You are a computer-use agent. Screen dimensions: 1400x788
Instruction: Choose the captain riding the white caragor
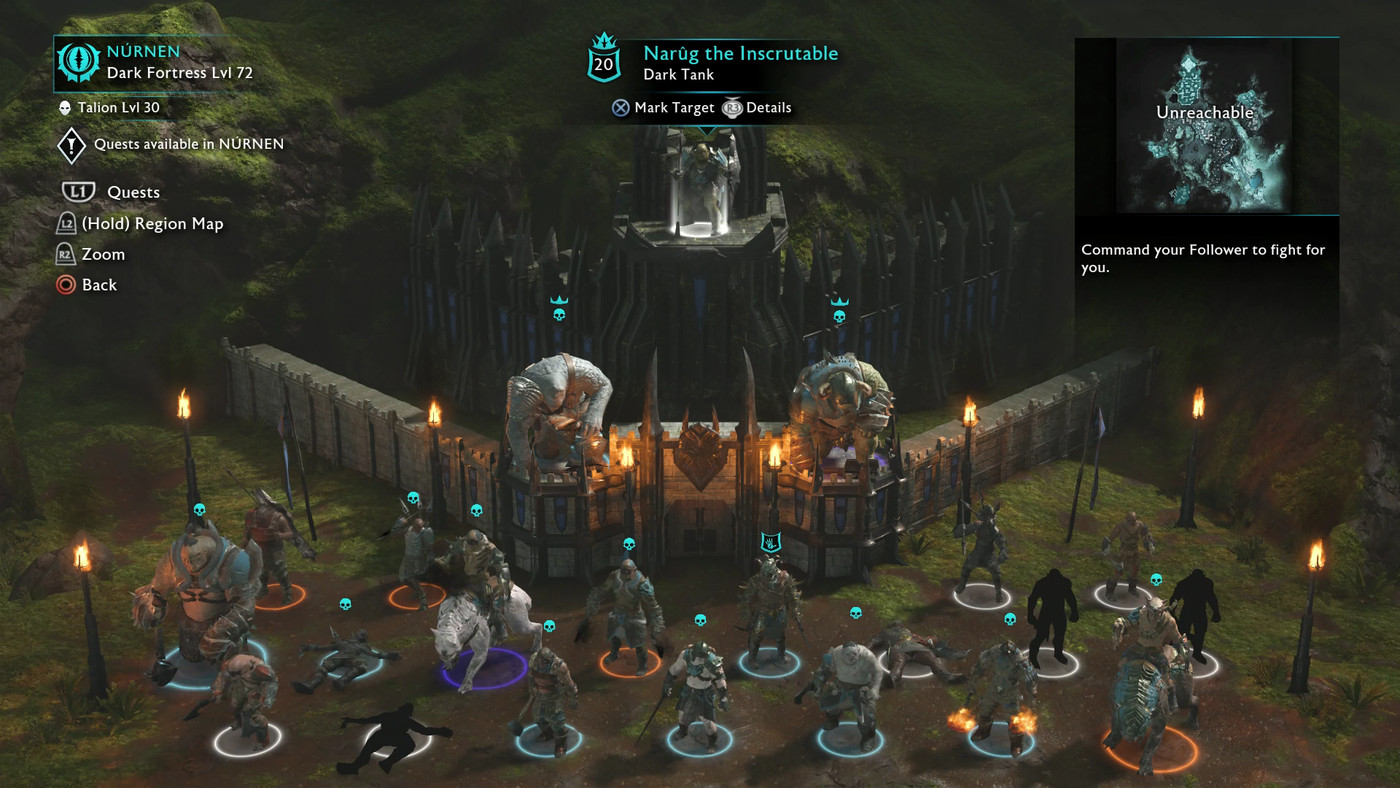tap(480, 610)
